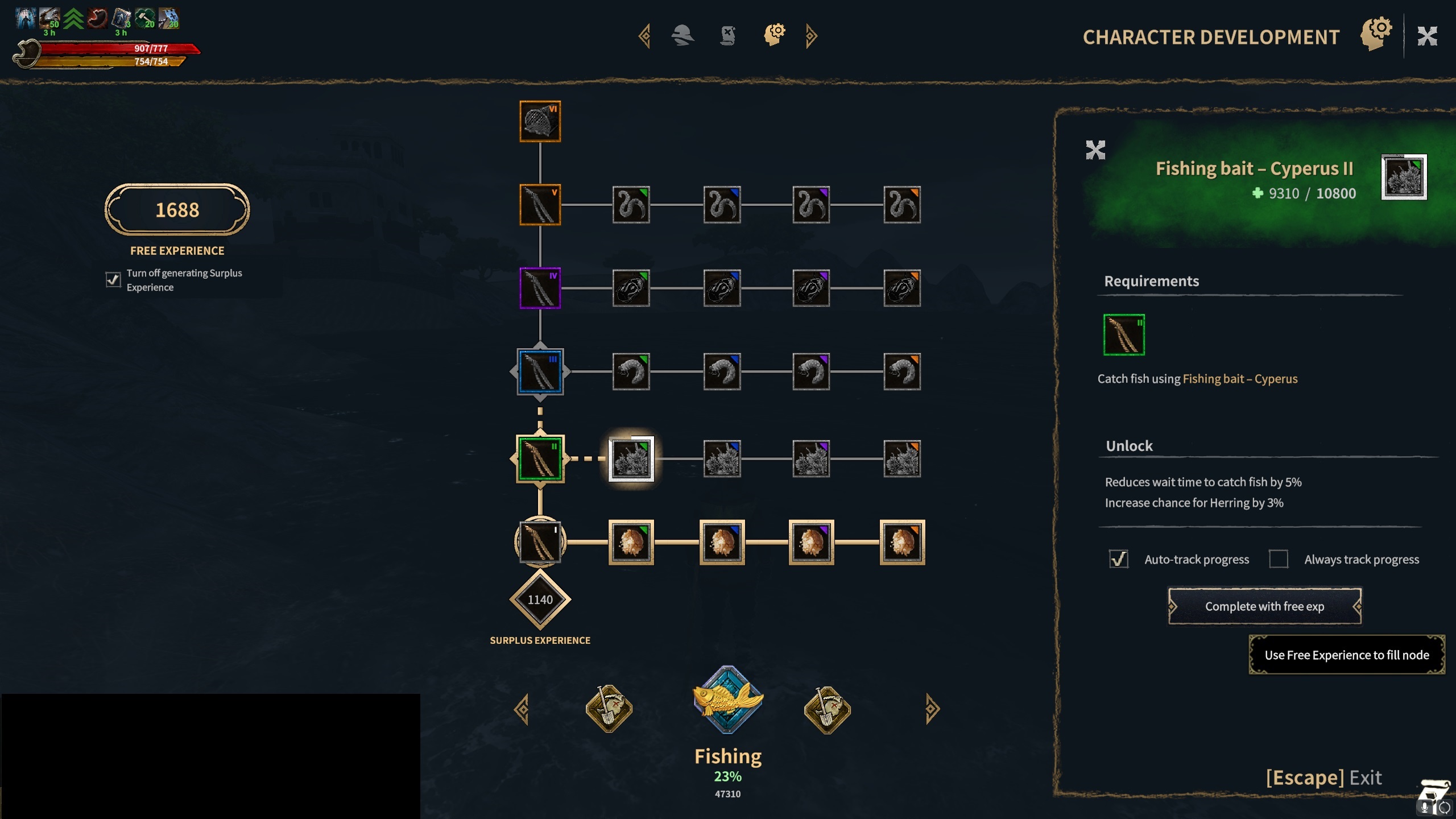Open the hat icon tab at top
Image resolution: width=1456 pixels, height=819 pixels.
682,35
